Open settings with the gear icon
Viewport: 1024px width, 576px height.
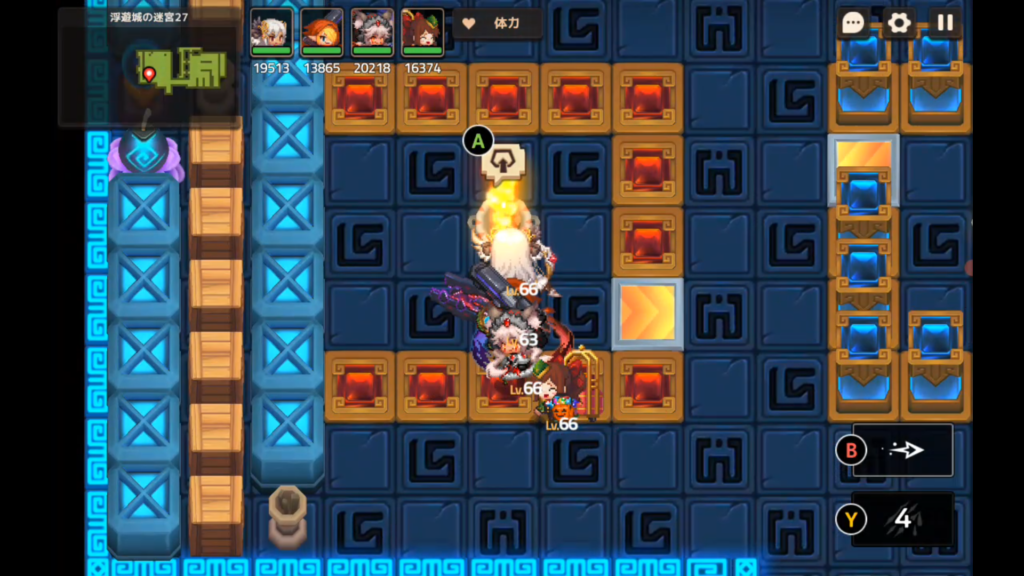coord(899,23)
